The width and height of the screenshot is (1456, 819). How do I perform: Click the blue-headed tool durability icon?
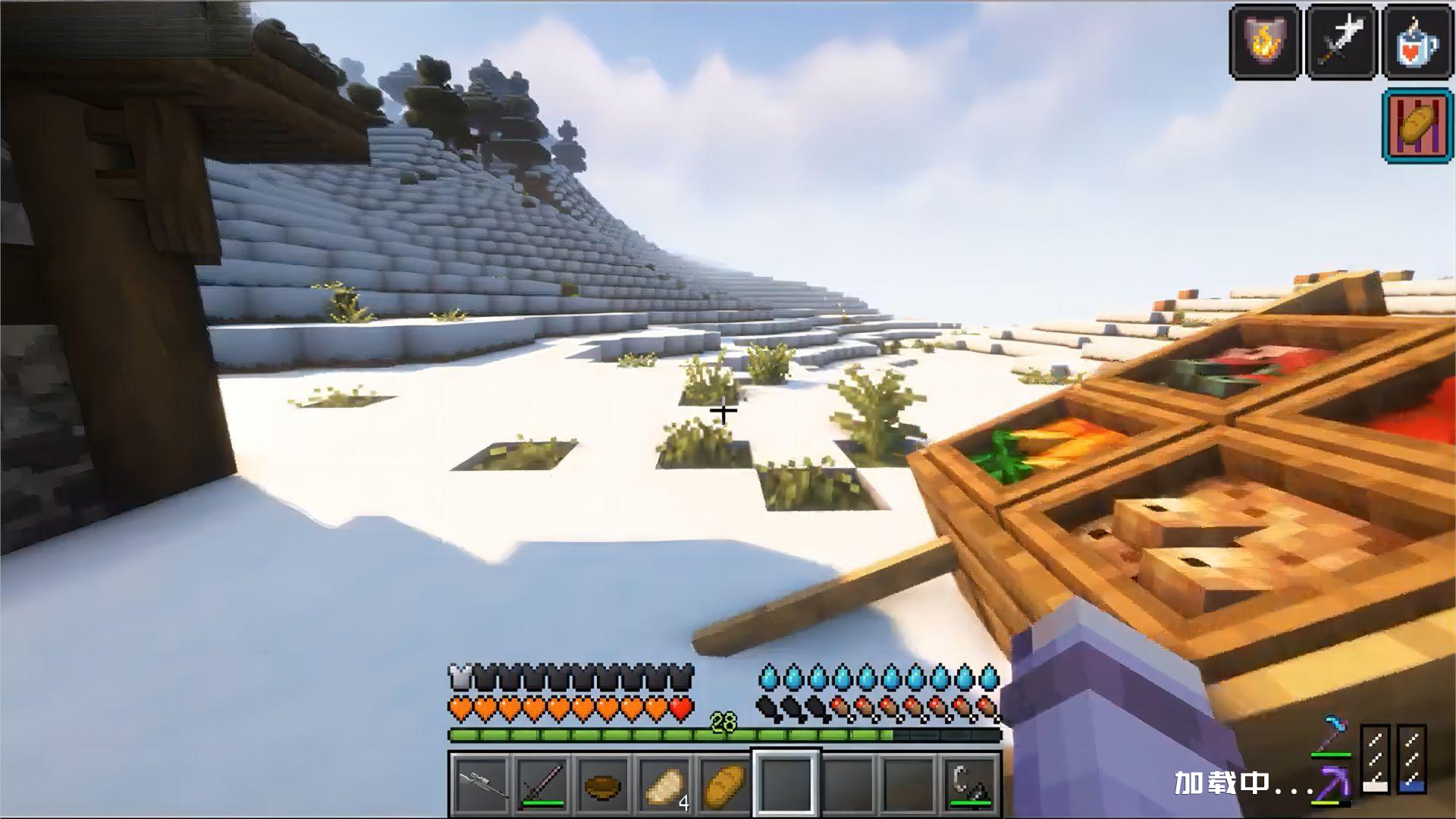[x=1332, y=733]
